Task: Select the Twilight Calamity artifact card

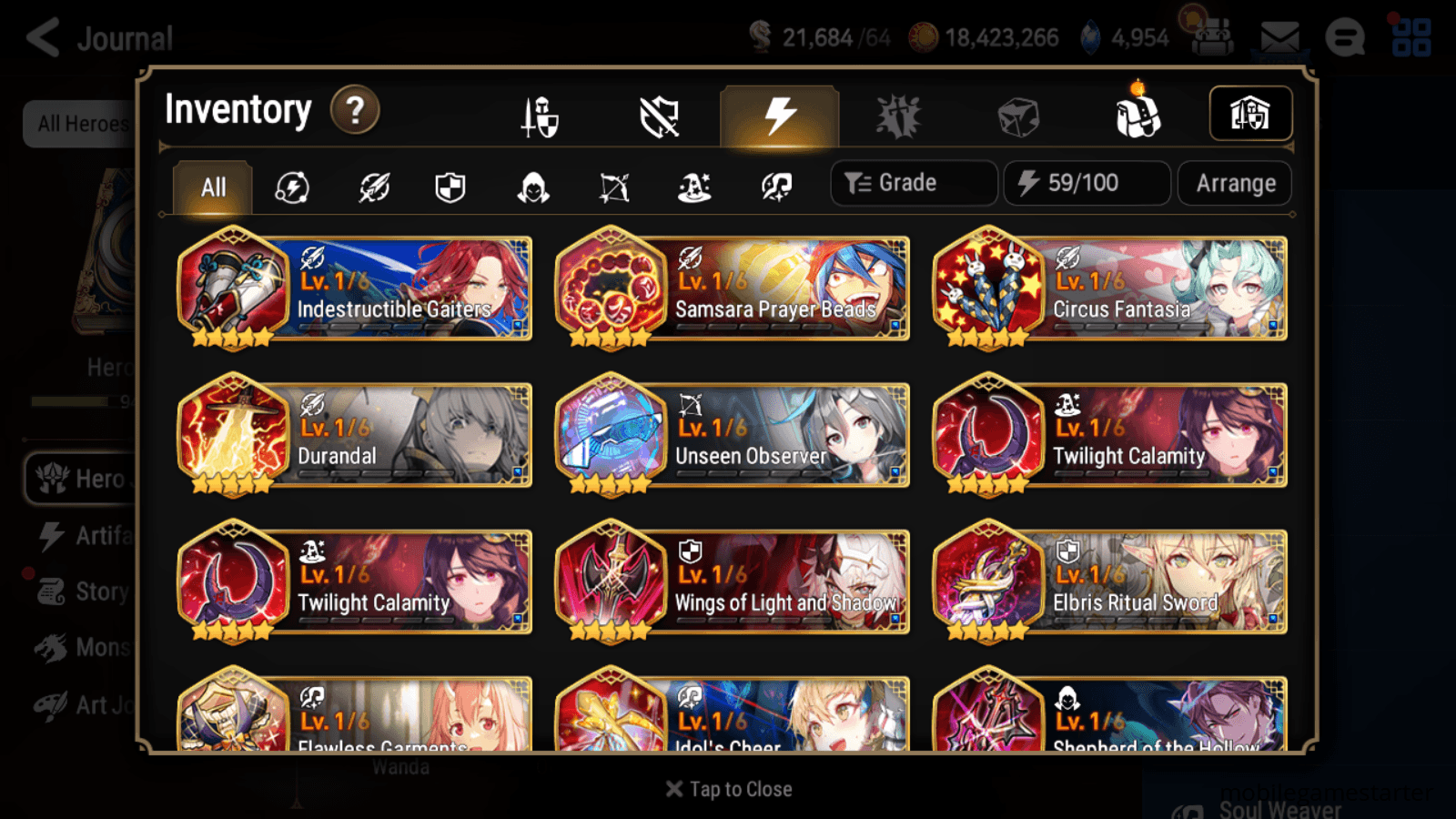Action: (x=1108, y=435)
